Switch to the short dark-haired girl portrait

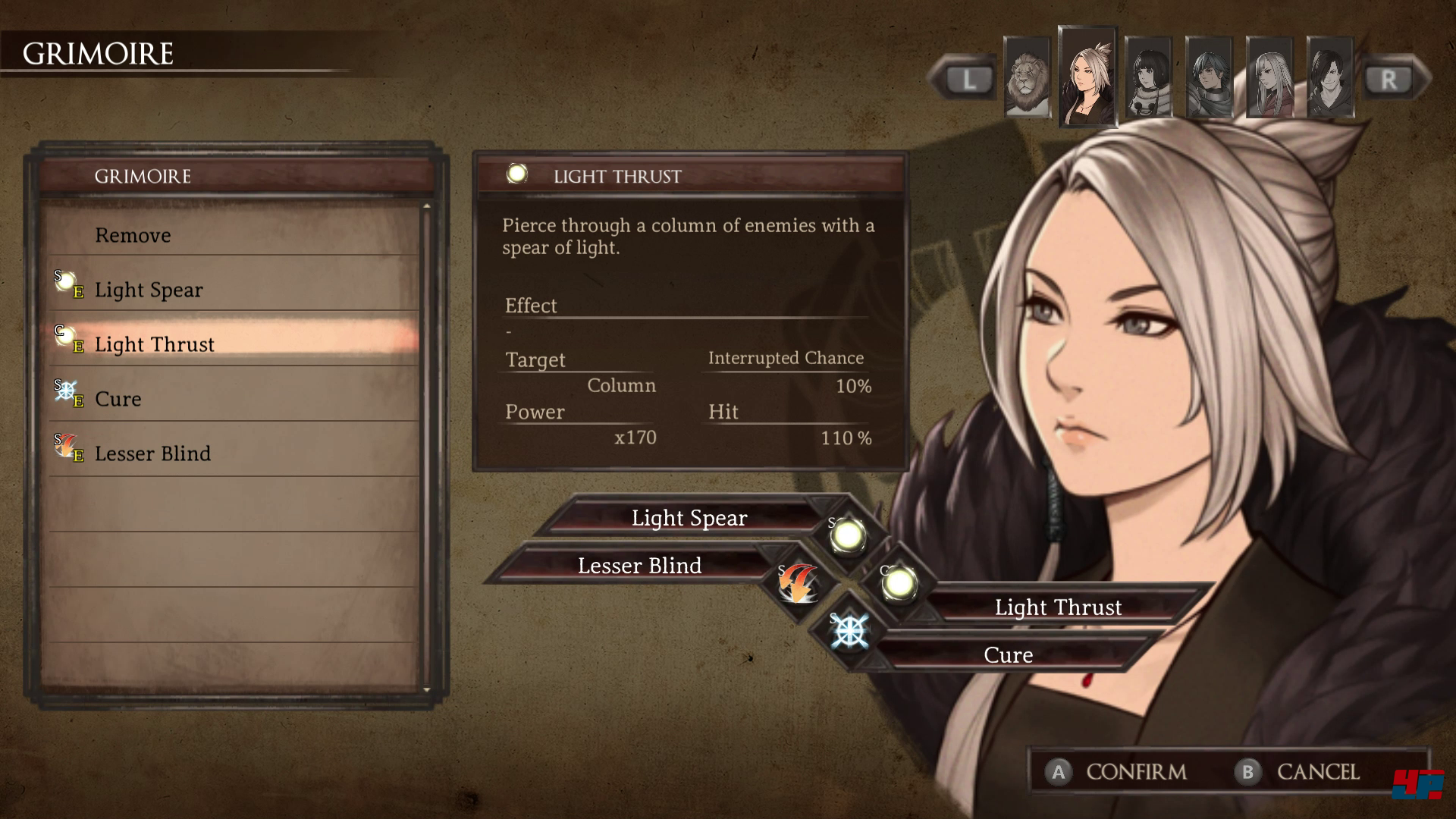coord(1148,77)
